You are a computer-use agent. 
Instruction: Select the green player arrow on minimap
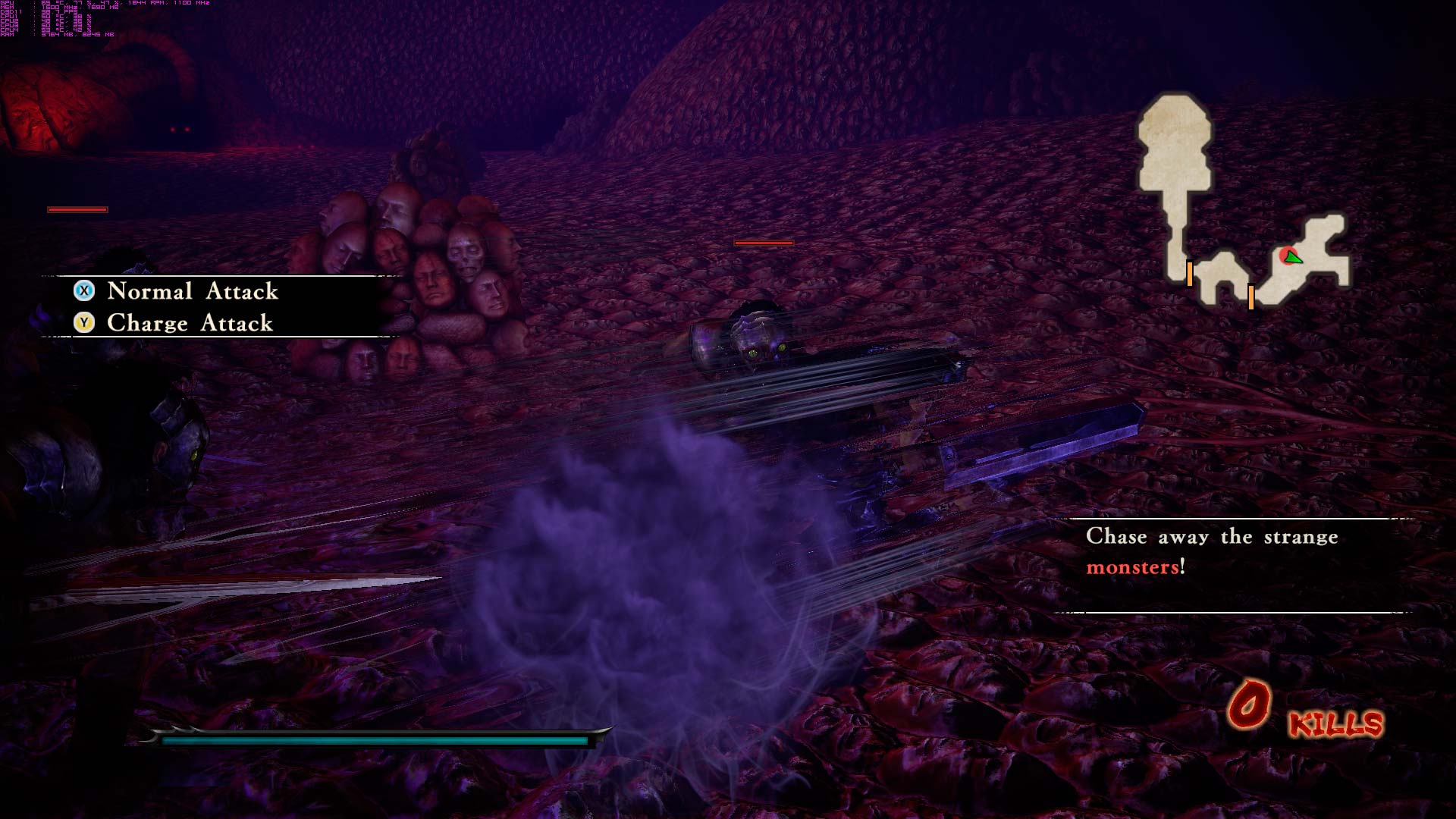pos(1293,258)
